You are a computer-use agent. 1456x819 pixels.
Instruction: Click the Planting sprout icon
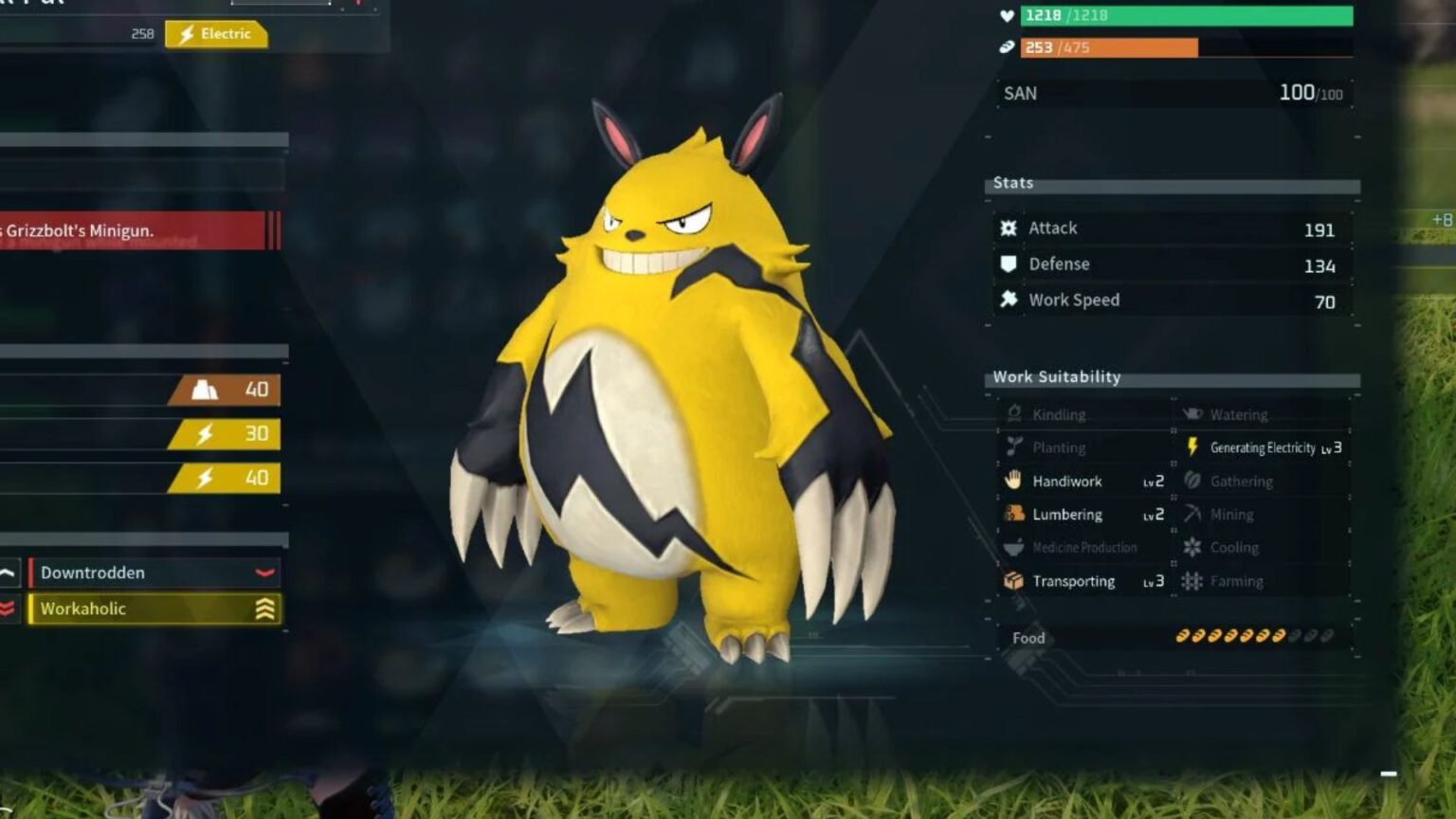pos(1013,447)
